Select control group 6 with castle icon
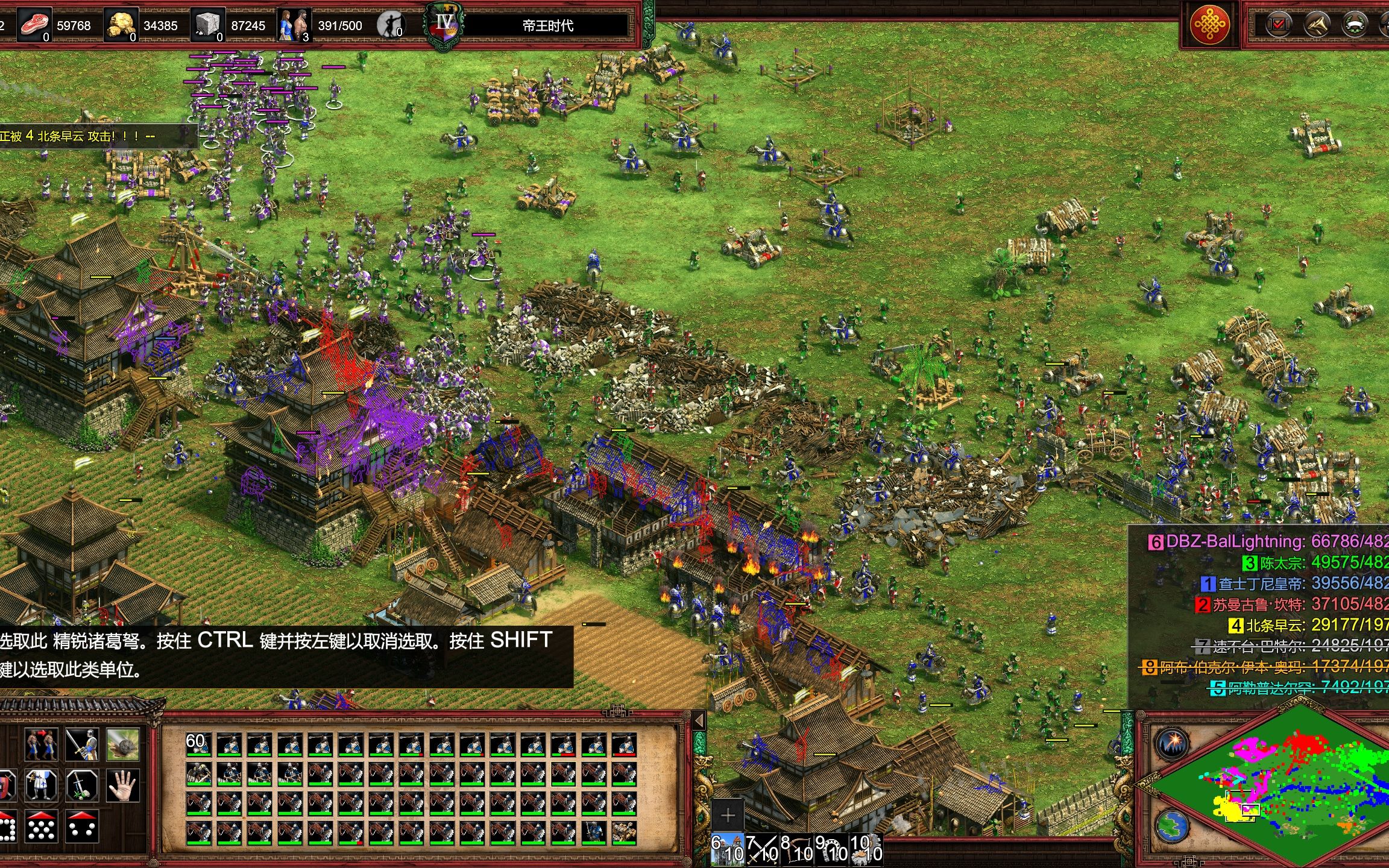1389x868 pixels. coord(727,849)
